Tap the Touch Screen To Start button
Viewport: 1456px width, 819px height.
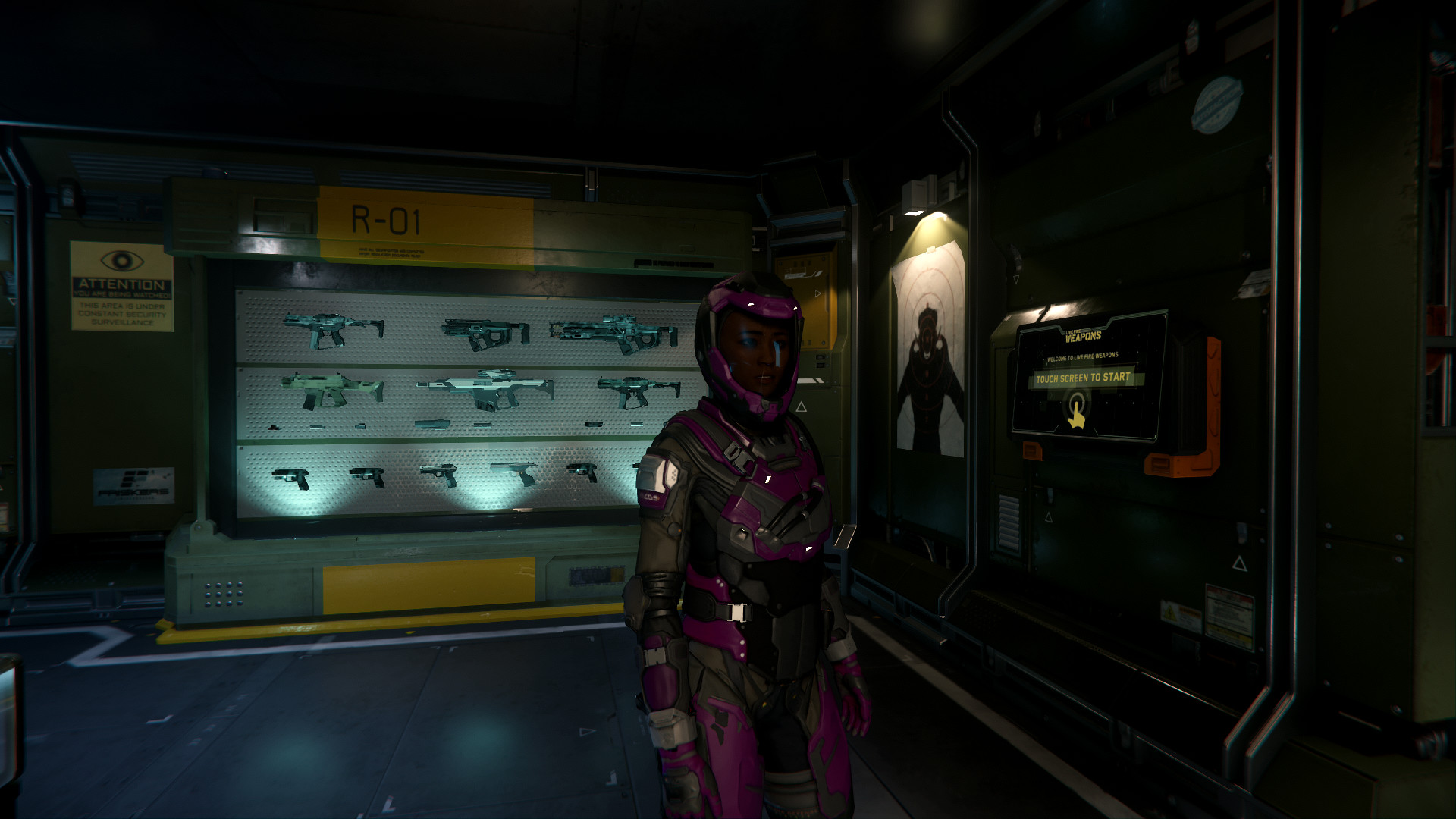coord(1083,378)
